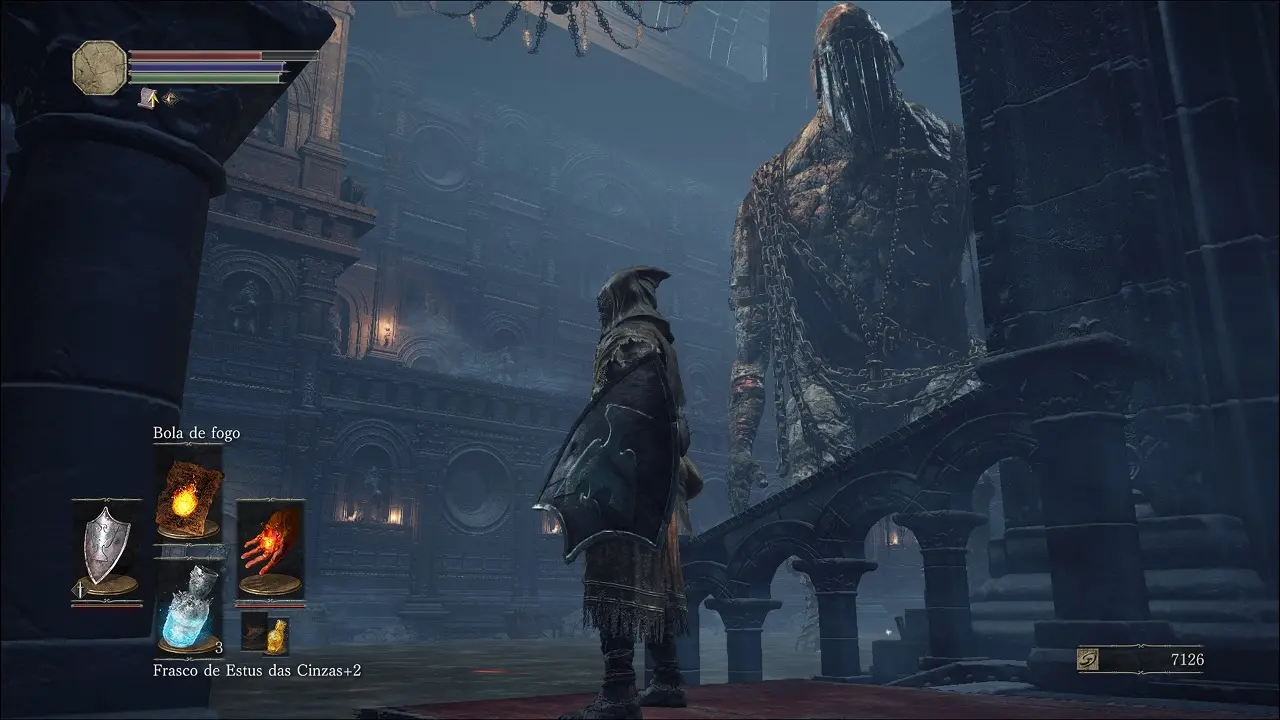1280x720 pixels.
Task: Click the scroll with arrow buff icon
Action: [x=151, y=98]
